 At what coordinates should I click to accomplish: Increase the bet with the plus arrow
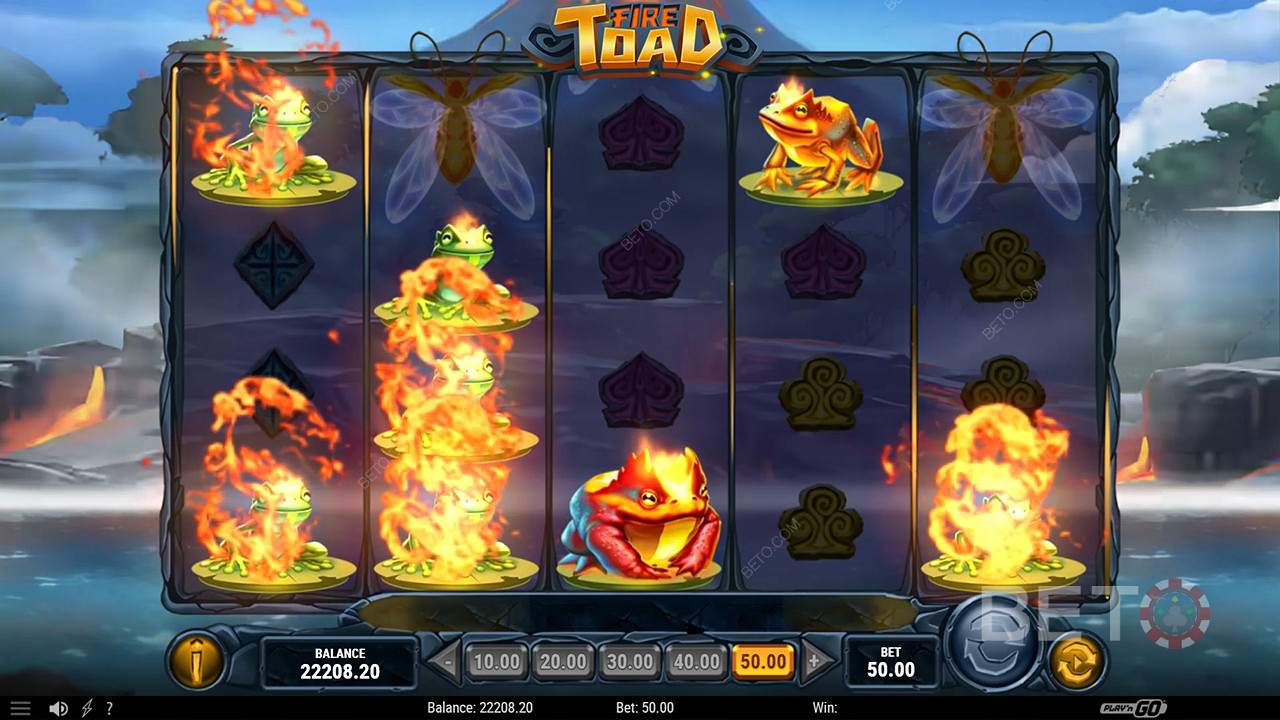tap(814, 661)
